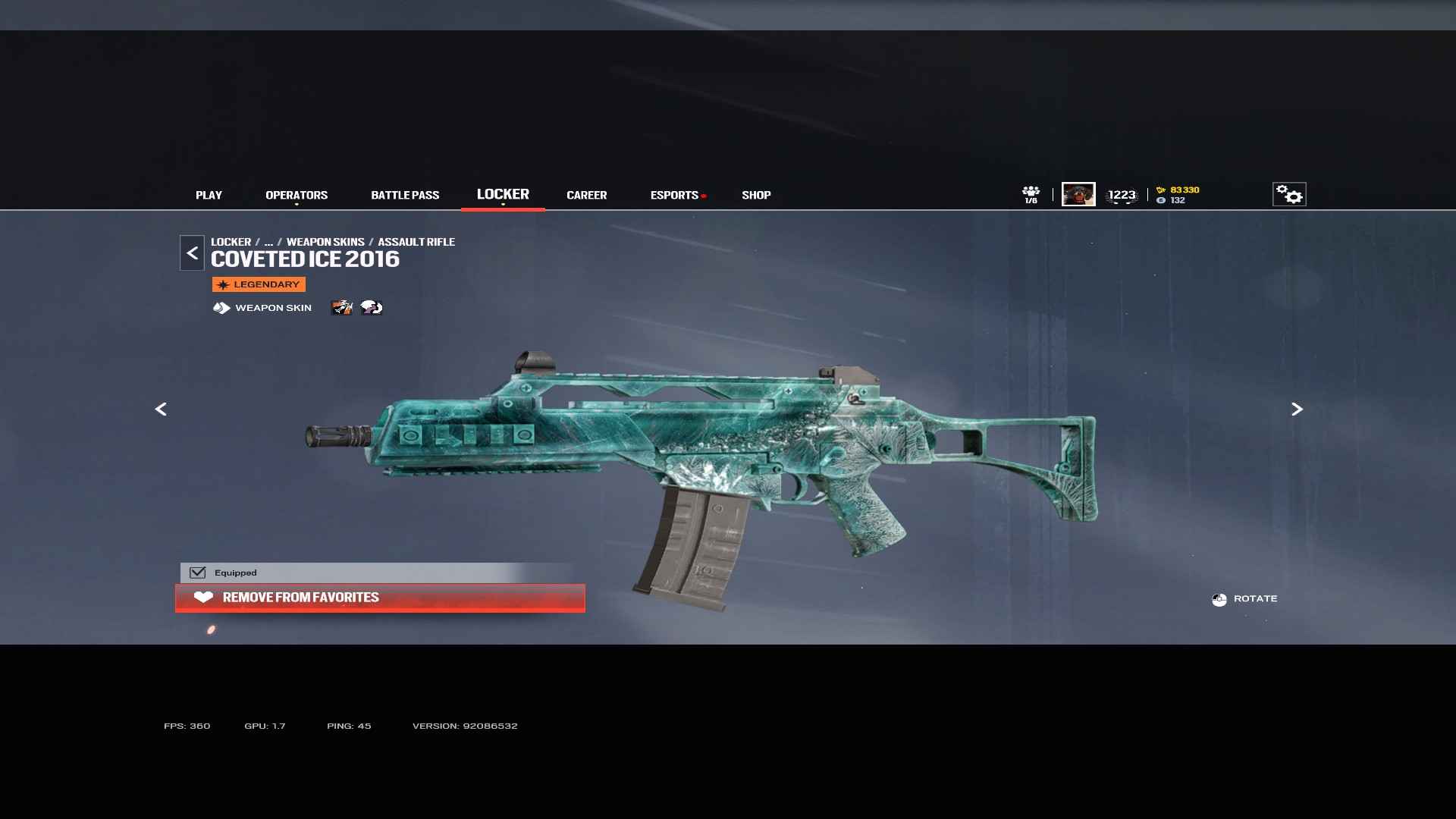Open the Play tab
The image size is (1456, 819).
point(209,195)
